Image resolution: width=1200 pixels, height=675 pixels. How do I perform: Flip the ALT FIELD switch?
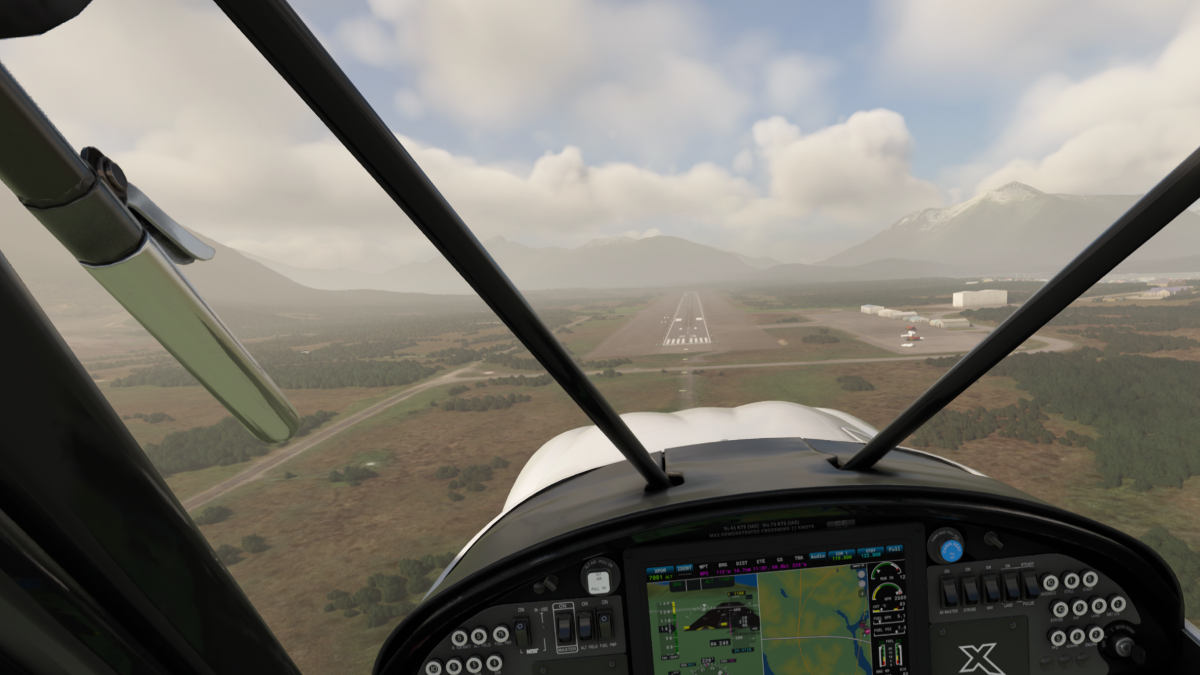(587, 626)
